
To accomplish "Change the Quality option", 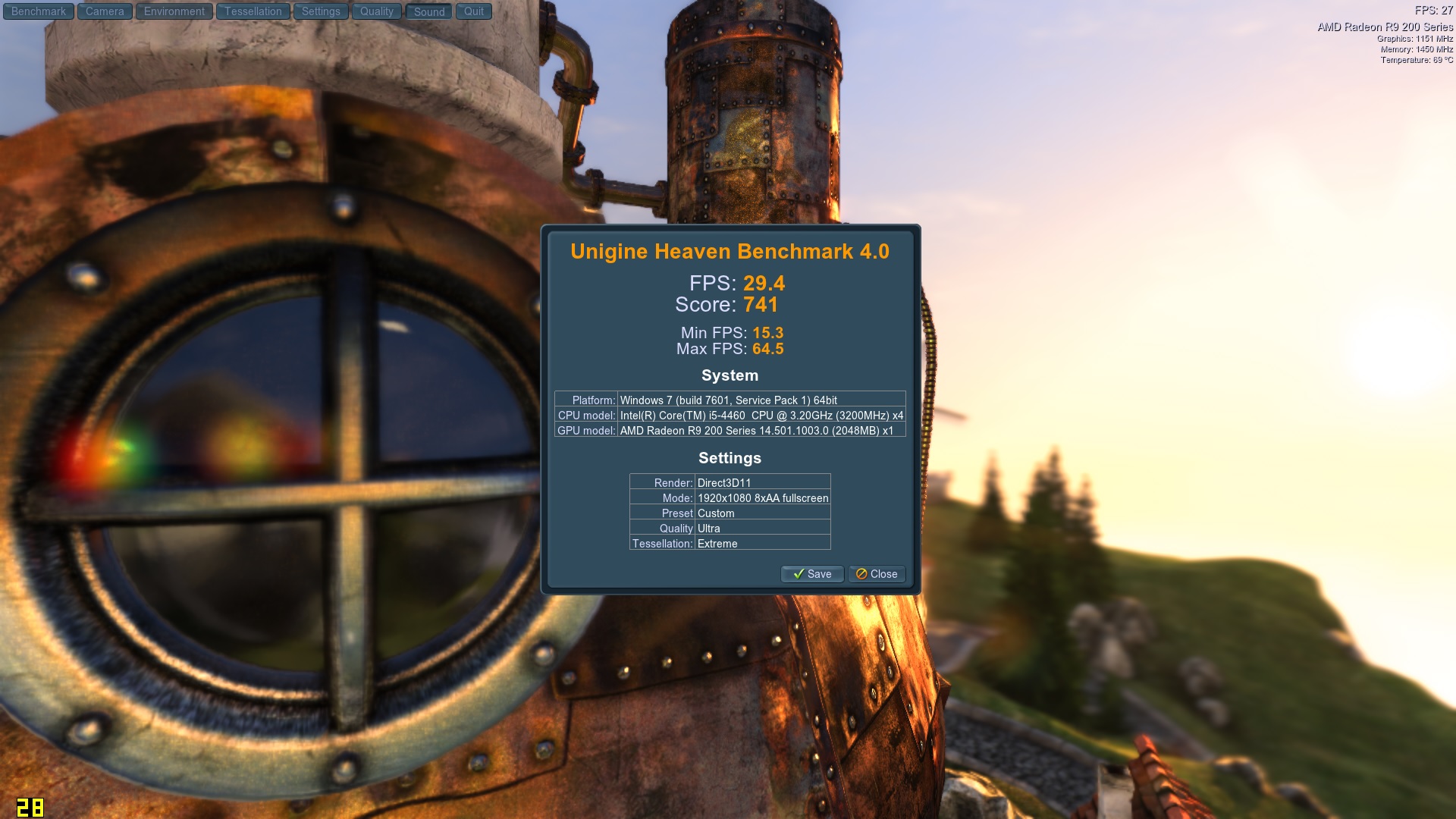I will [377, 11].
